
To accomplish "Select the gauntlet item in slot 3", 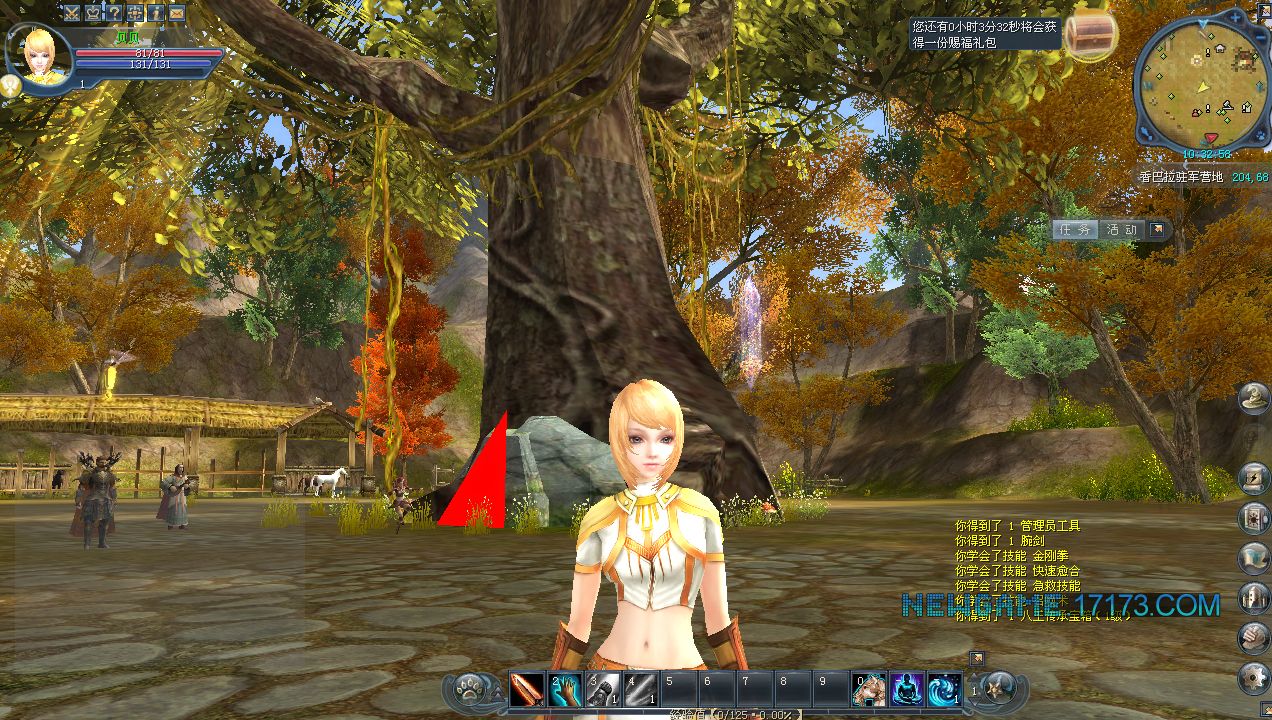I will (x=602, y=689).
